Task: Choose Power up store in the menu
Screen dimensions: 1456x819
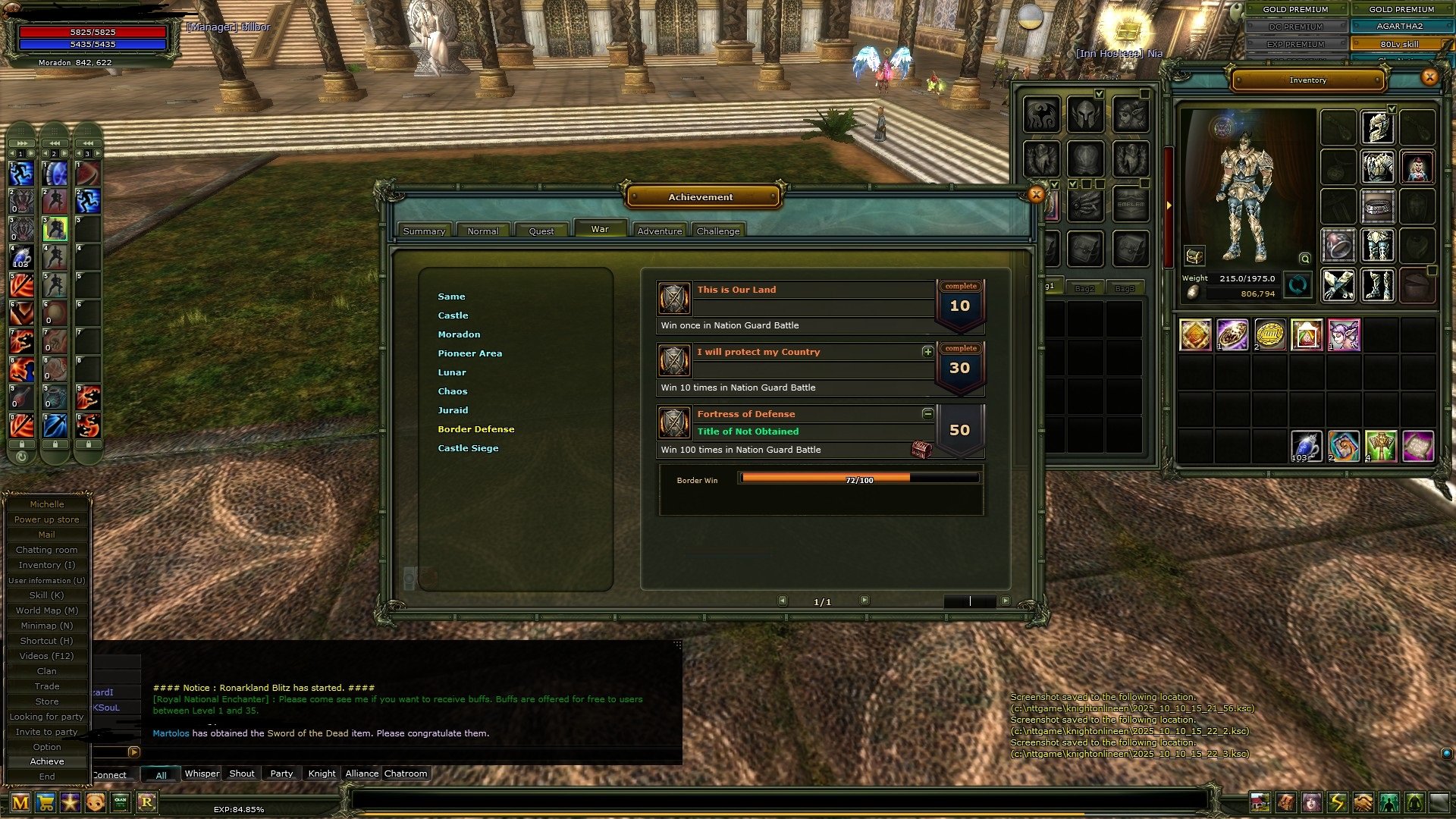Action: 47,519
